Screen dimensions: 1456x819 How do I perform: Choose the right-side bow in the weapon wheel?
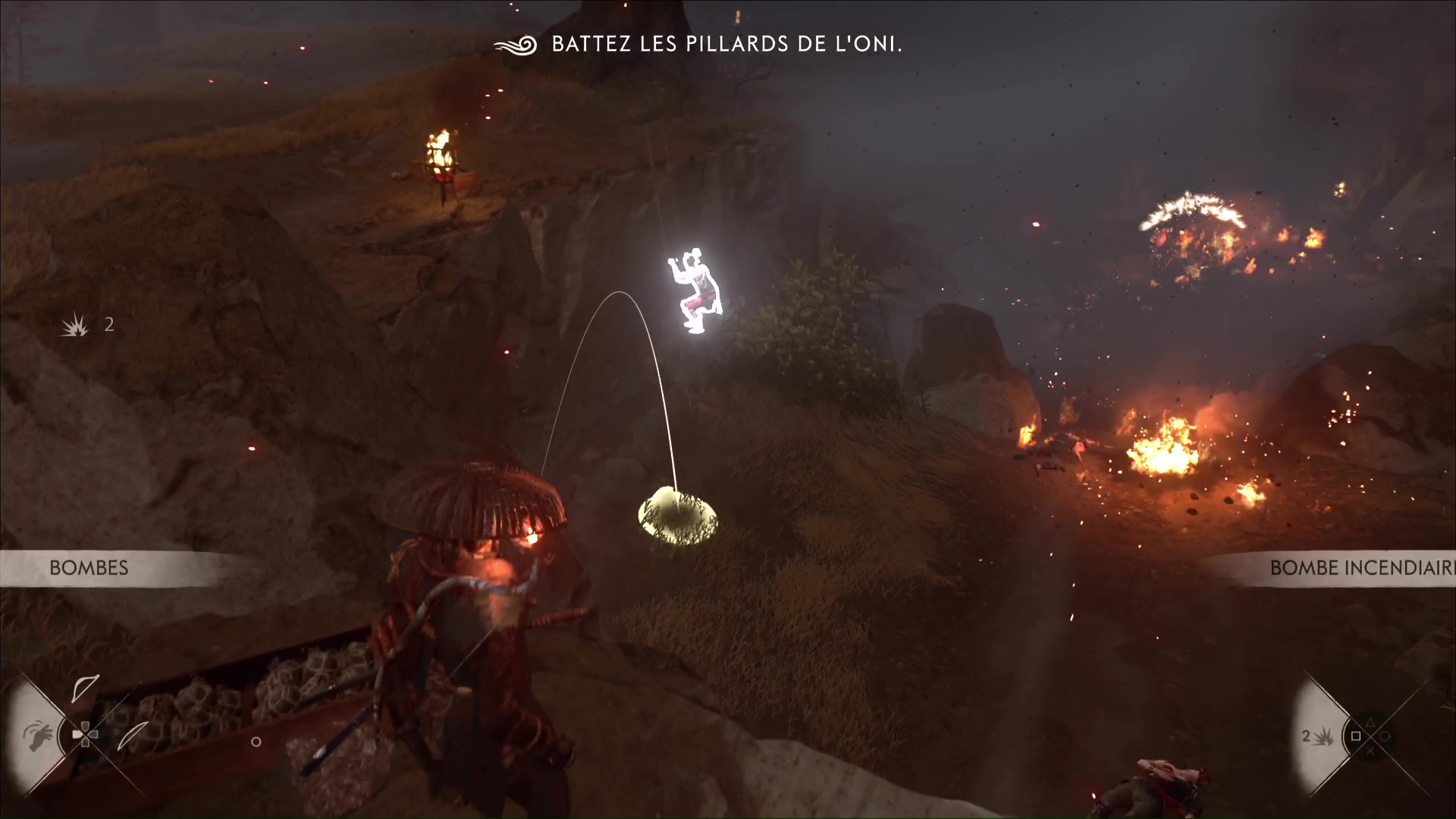click(133, 734)
